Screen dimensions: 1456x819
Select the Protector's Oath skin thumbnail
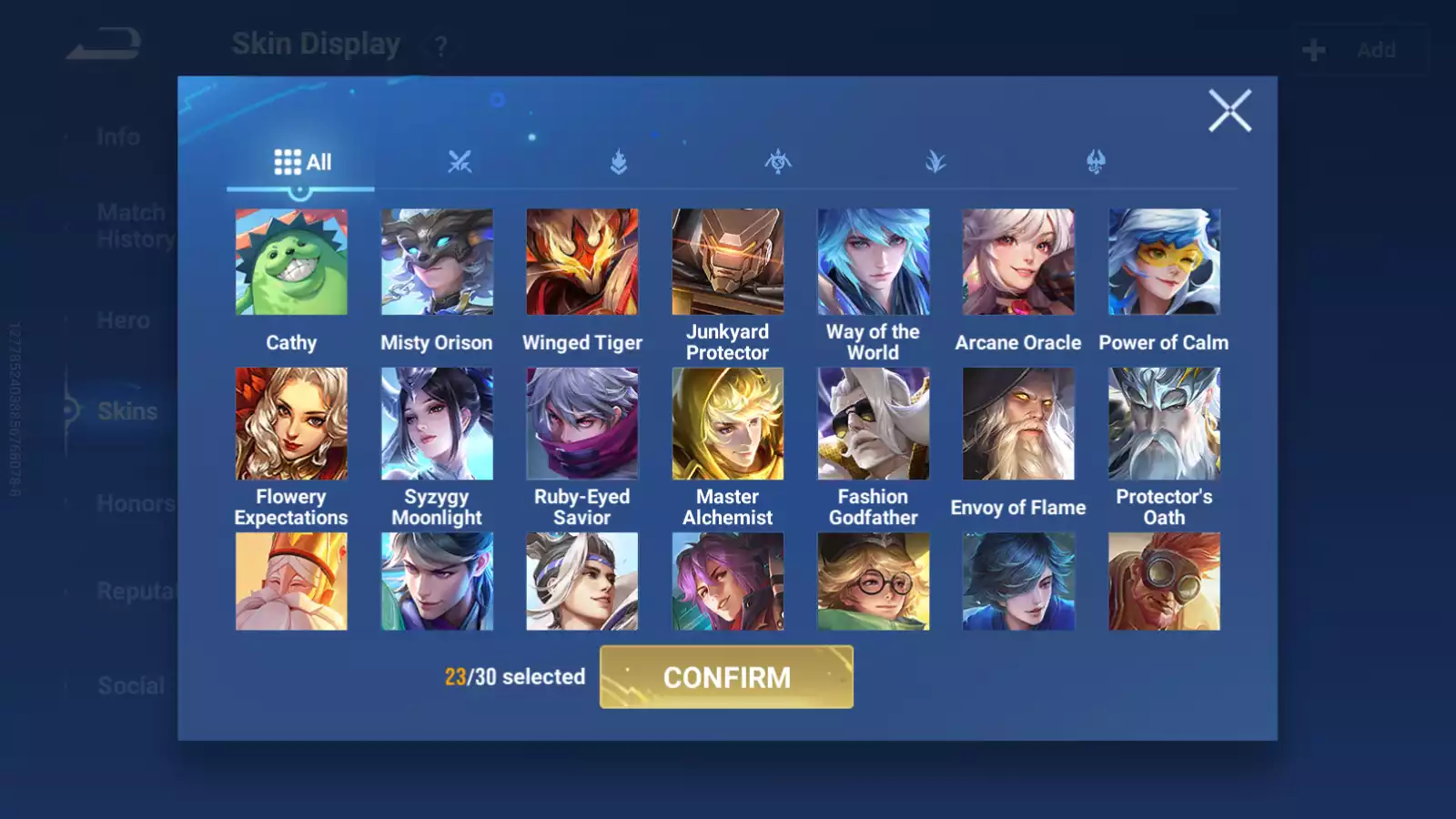(x=1162, y=424)
